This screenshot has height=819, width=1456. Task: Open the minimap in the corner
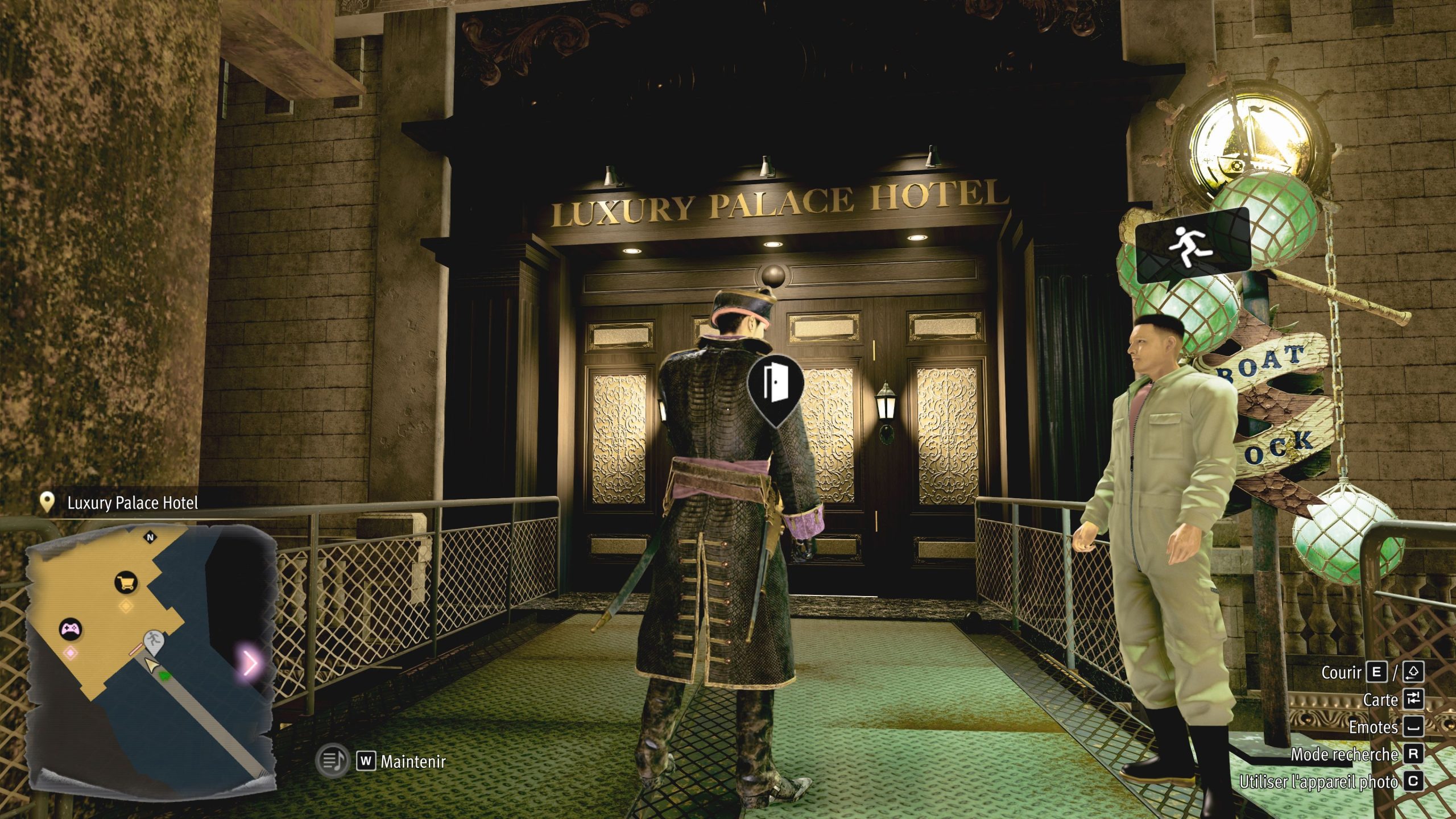(x=151, y=654)
